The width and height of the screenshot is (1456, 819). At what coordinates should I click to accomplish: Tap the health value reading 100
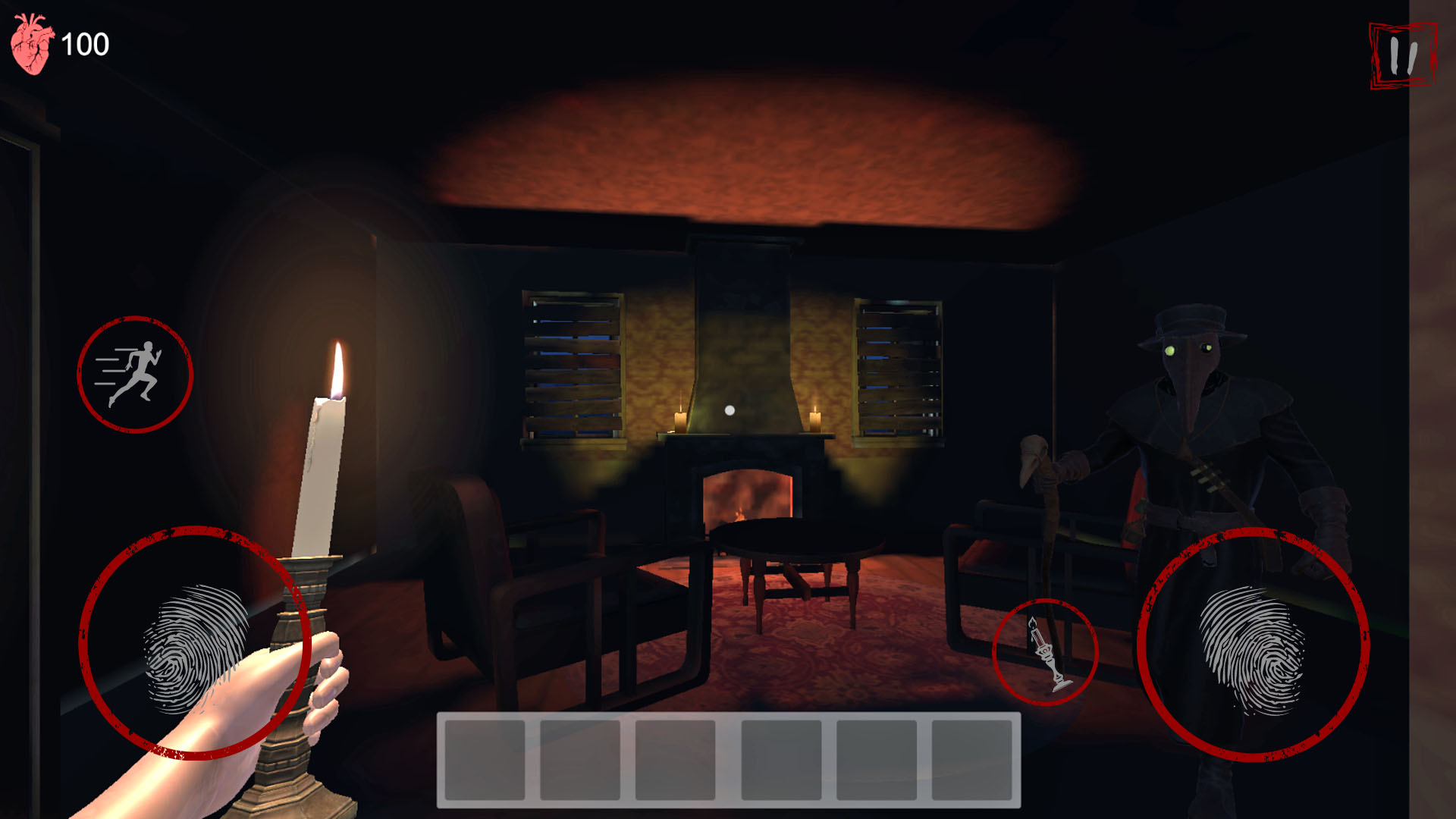pyautogui.click(x=86, y=44)
